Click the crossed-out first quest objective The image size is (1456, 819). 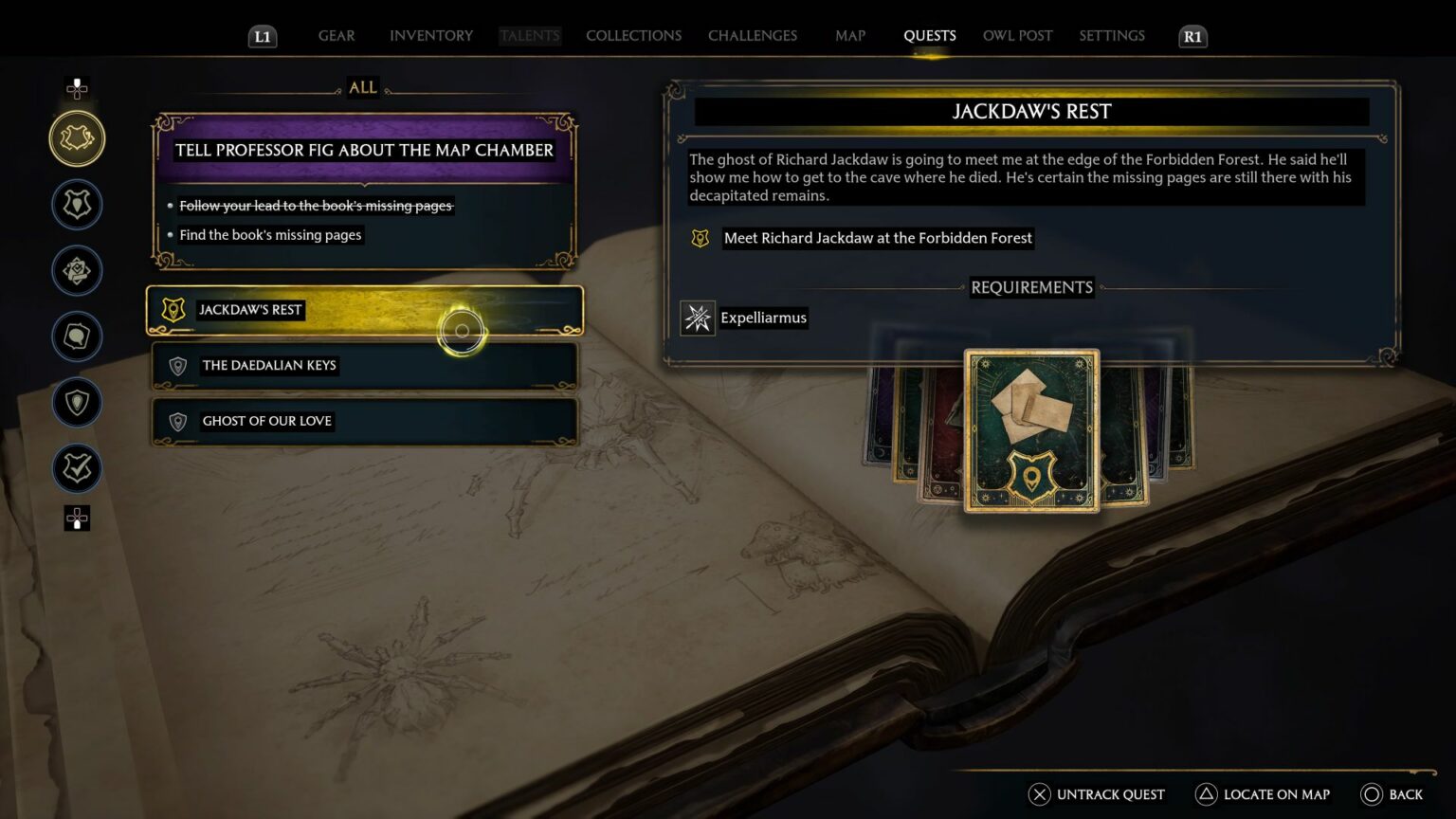tap(317, 206)
